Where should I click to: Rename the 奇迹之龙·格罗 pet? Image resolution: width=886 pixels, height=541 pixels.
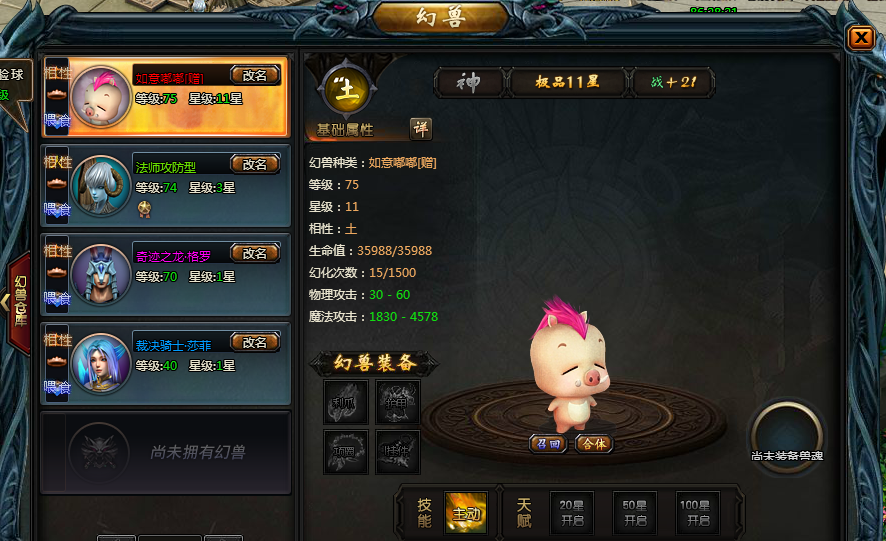tap(255, 253)
